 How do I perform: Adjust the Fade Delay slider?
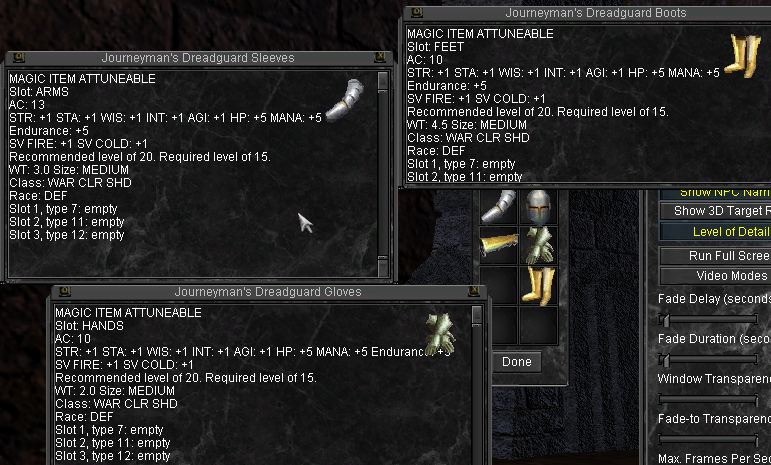pos(666,319)
